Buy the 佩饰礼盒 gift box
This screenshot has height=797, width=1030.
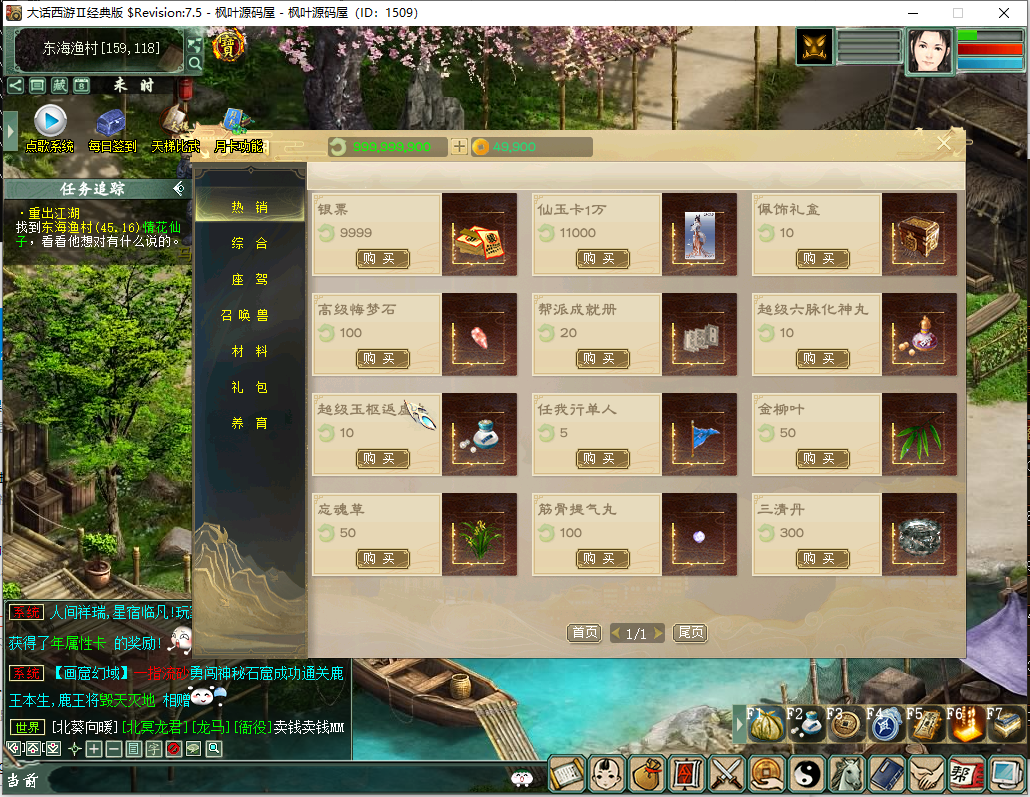822,259
